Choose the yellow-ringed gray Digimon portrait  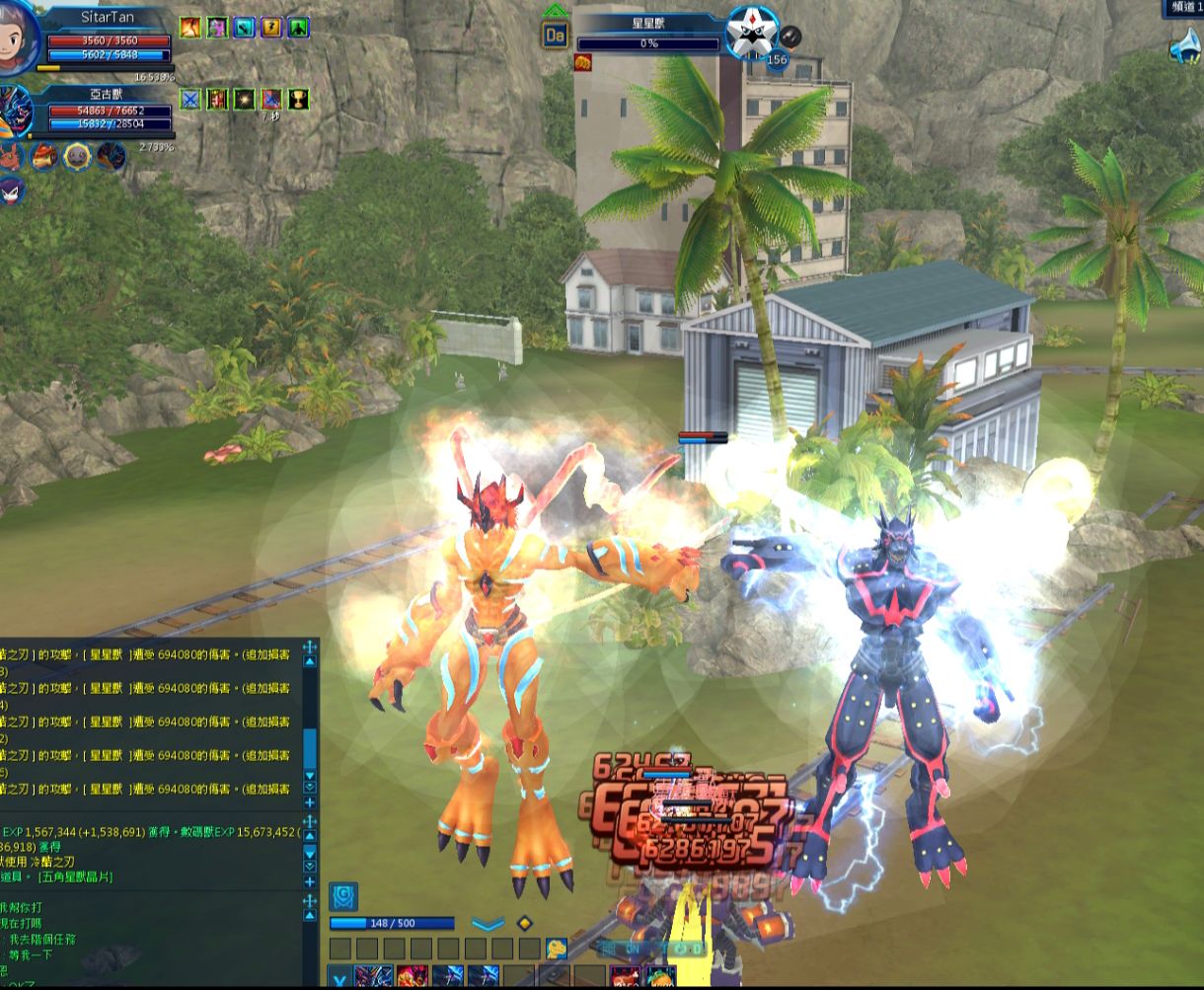pyautogui.click(x=77, y=156)
